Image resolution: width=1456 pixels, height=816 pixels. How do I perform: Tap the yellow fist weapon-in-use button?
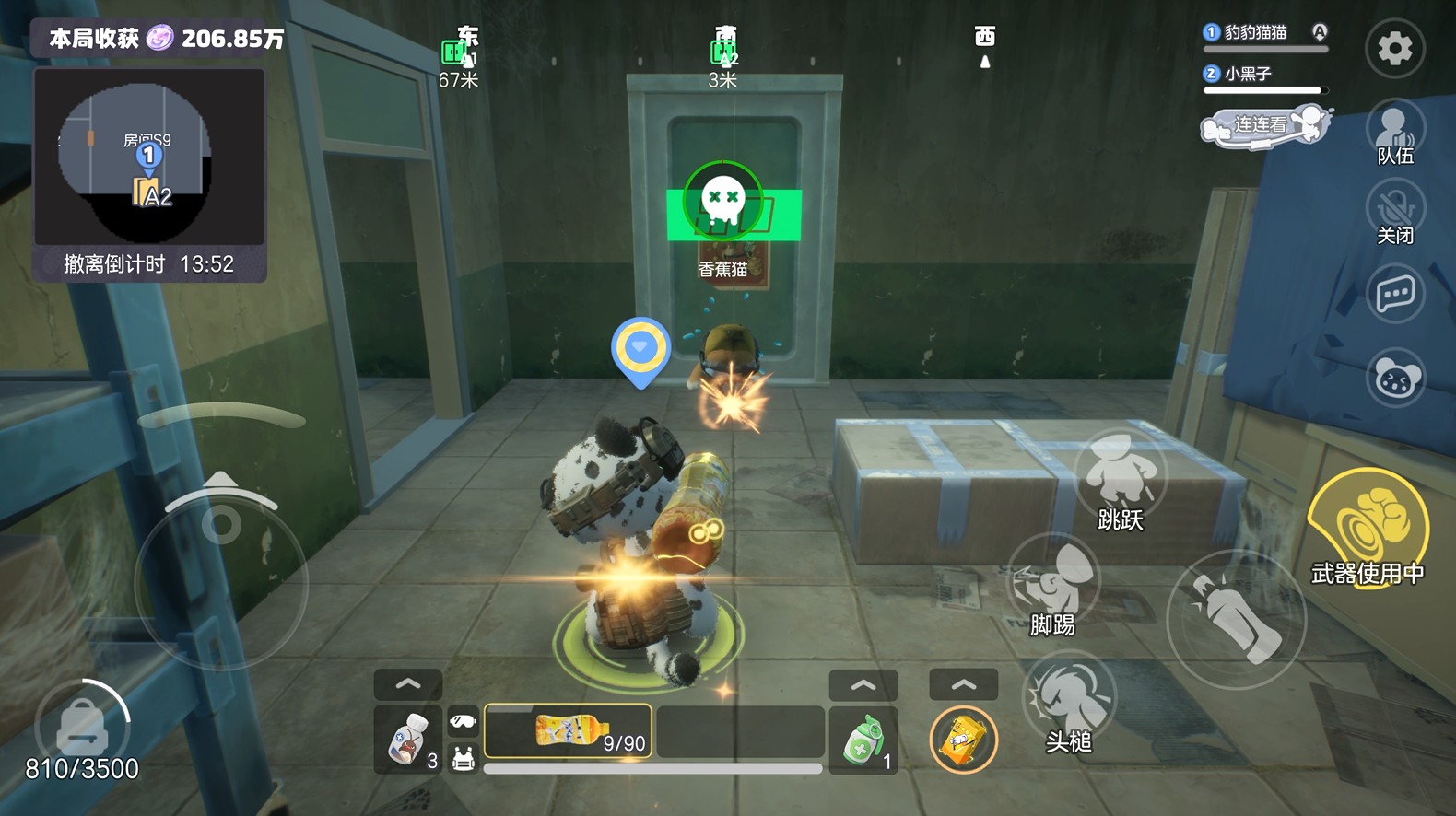1368,526
